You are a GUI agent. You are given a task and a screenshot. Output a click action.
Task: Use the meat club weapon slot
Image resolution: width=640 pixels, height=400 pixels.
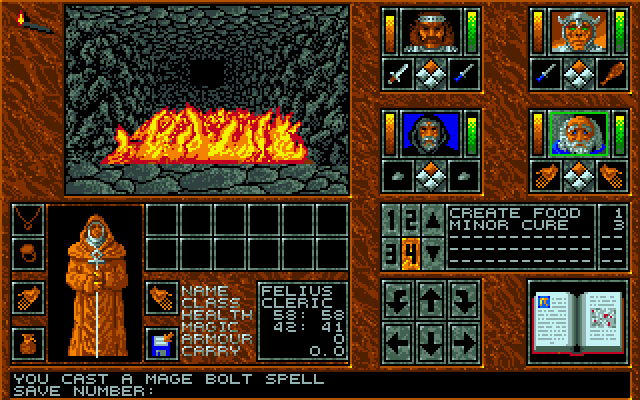point(606,72)
